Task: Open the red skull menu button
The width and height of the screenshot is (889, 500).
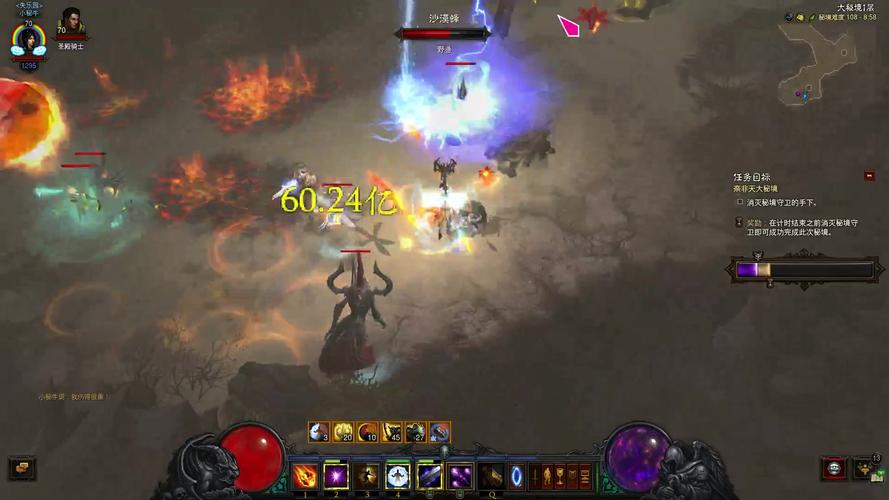Action: (833, 468)
